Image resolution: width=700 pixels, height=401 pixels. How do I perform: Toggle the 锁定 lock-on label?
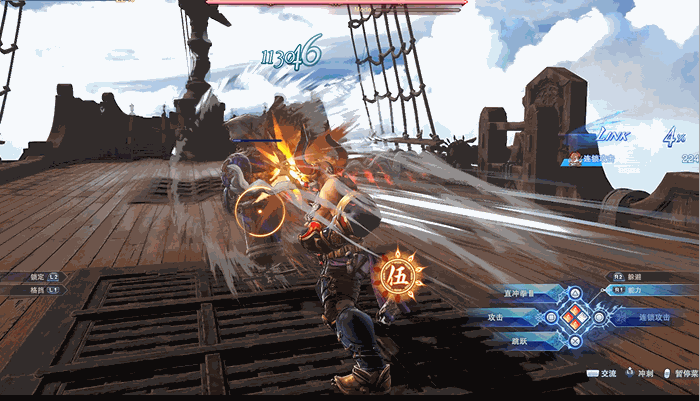coord(39,276)
